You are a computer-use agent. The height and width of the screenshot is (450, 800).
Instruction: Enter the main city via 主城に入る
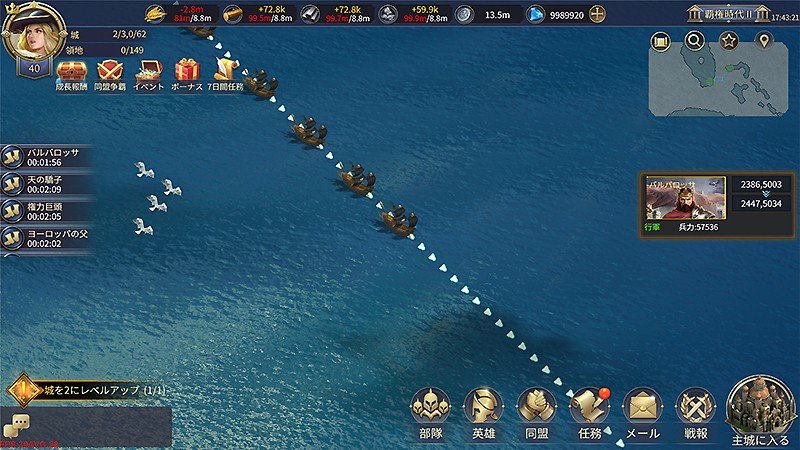coord(762,411)
